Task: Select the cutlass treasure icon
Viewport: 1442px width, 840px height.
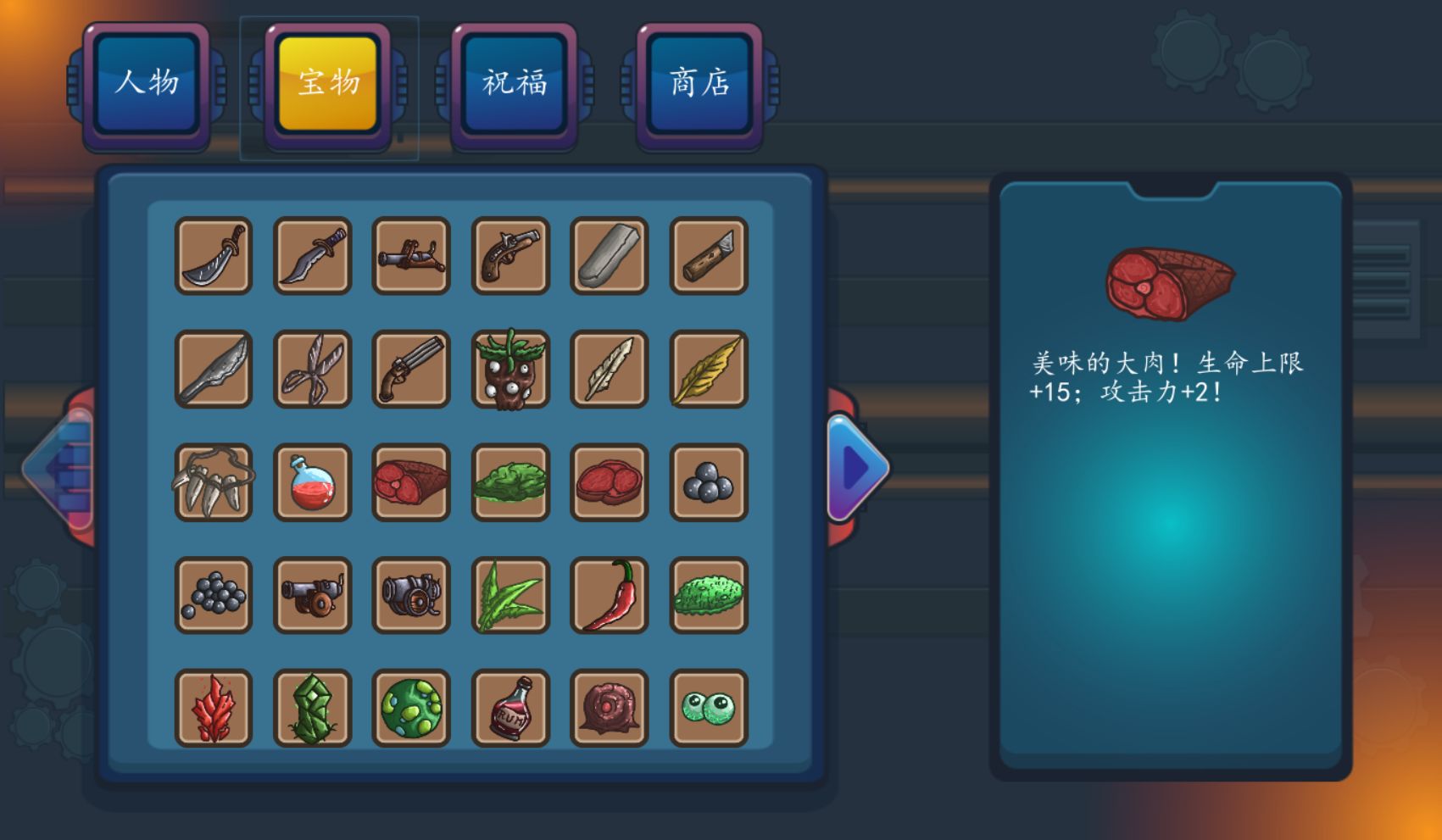Action: click(214, 257)
